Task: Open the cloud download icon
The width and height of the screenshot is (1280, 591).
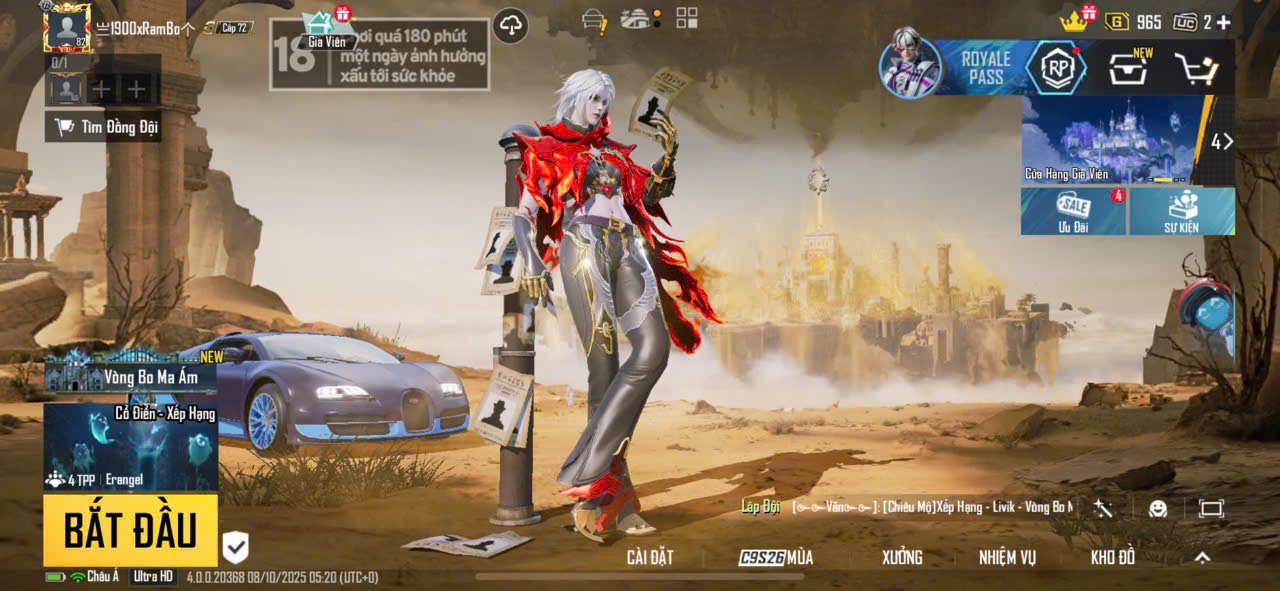Action: (x=511, y=26)
